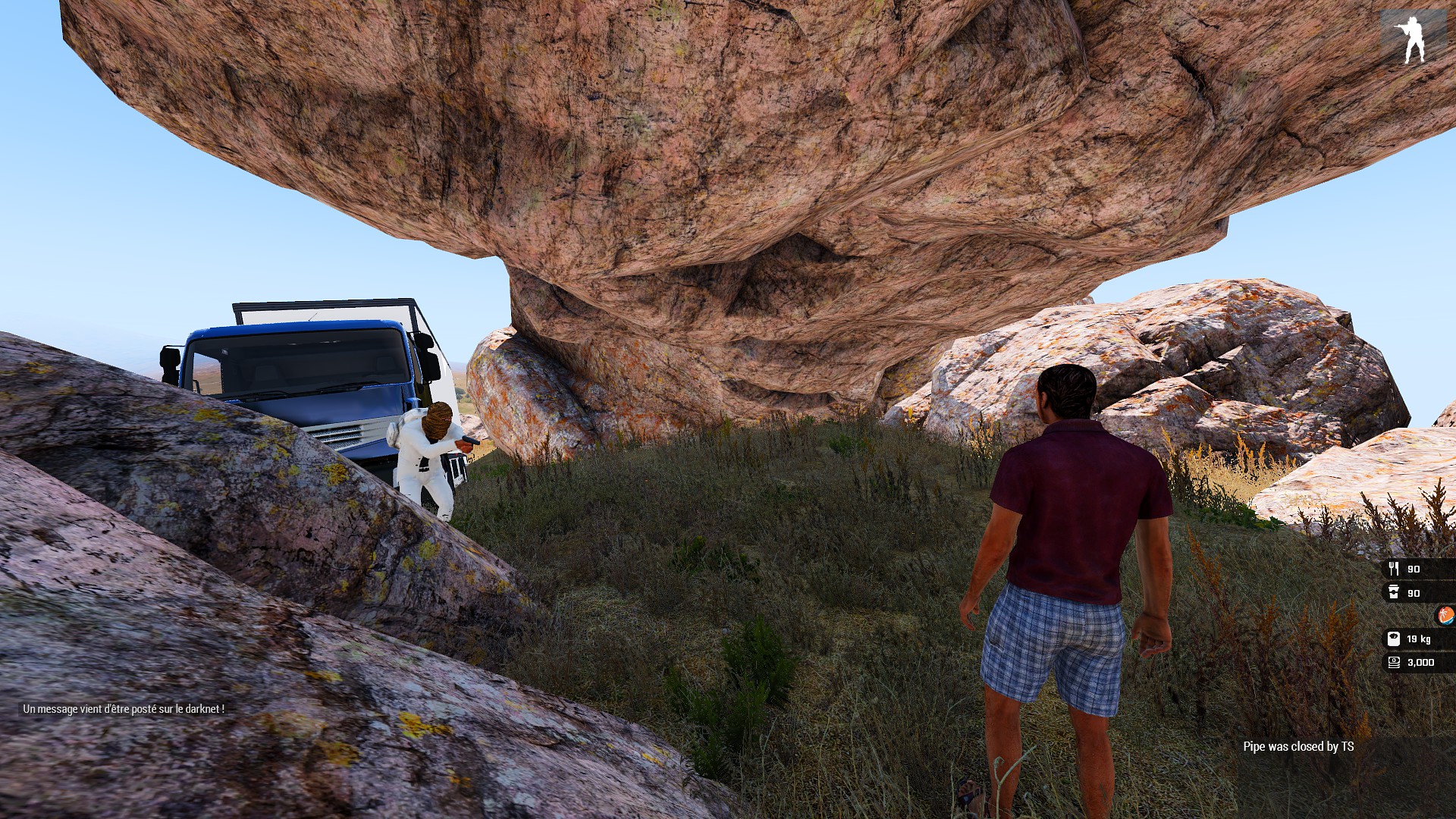Click the carried weight scale icon
The width and height of the screenshot is (1456, 819).
1394,639
